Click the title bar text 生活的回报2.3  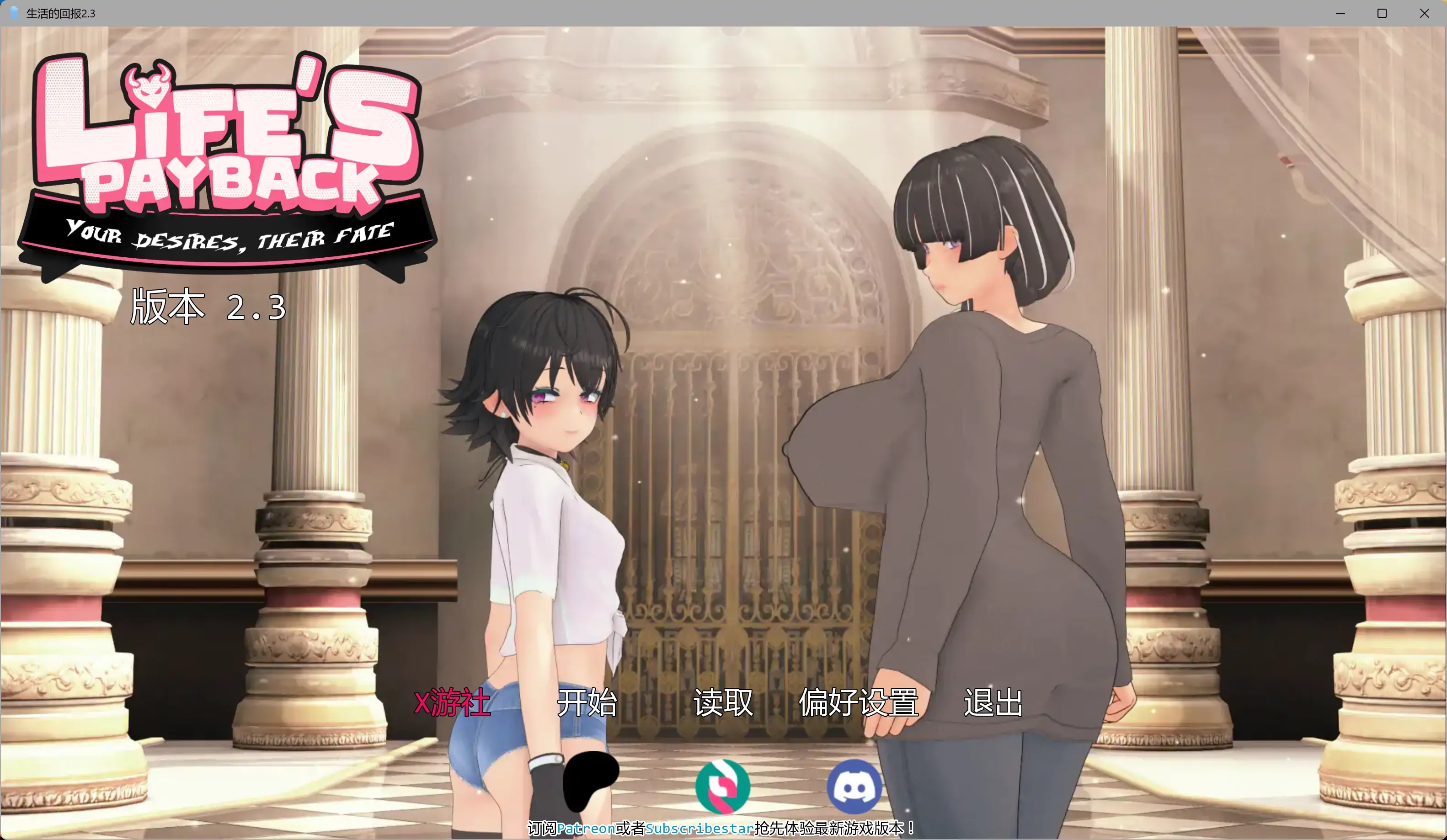click(61, 13)
